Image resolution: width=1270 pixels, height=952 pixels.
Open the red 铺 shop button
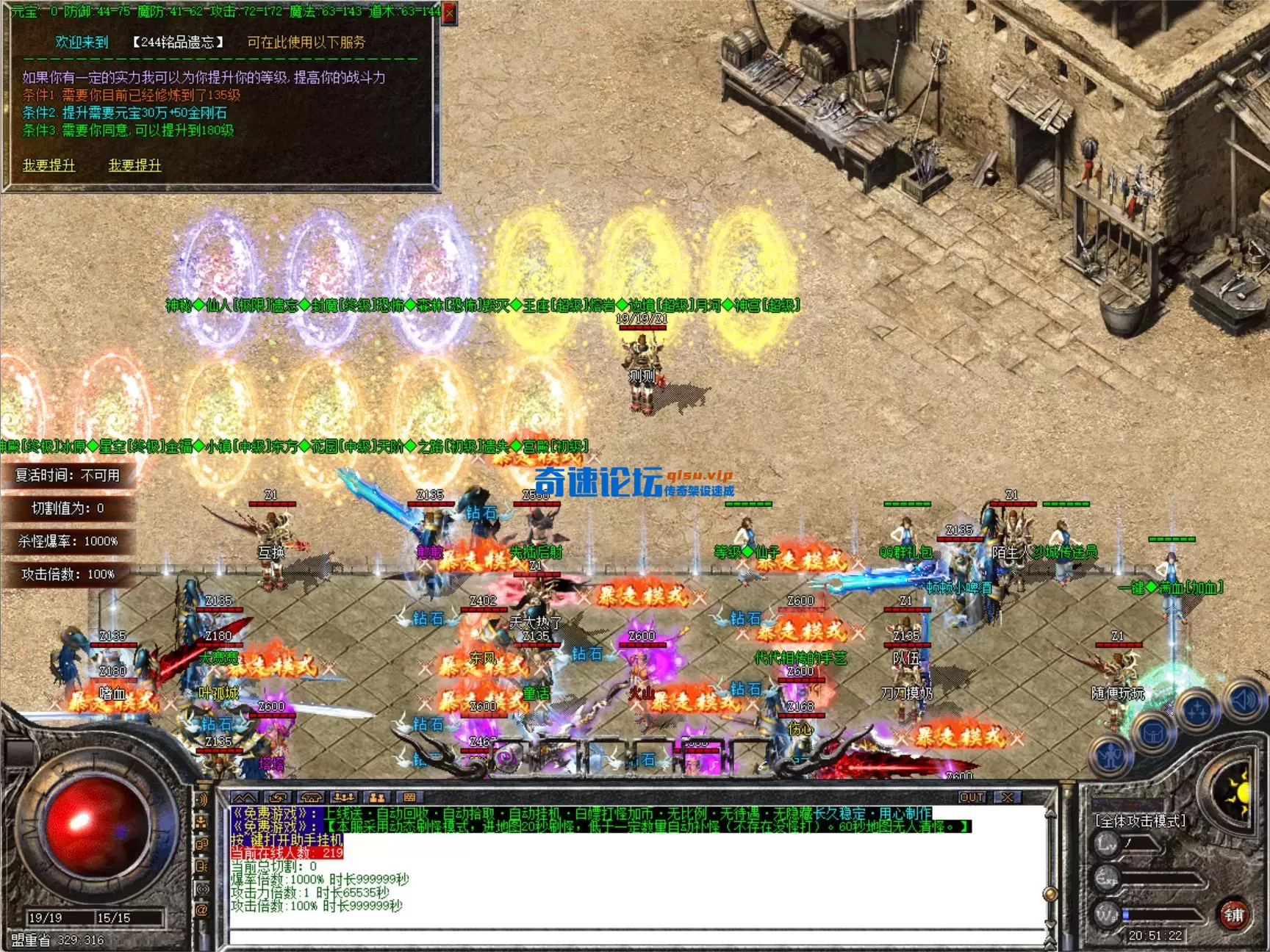1234,915
